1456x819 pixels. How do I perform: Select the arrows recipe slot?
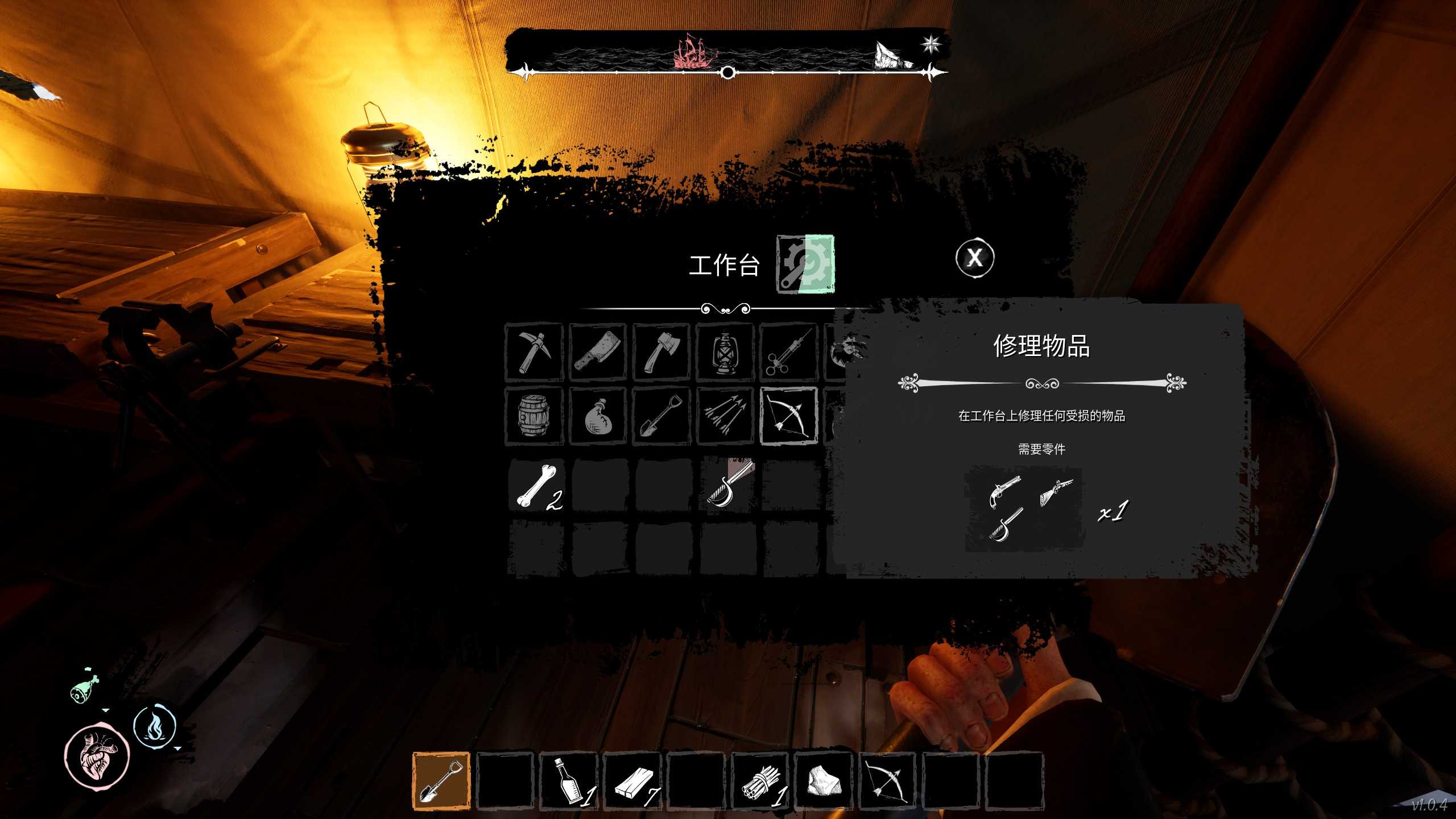(725, 416)
